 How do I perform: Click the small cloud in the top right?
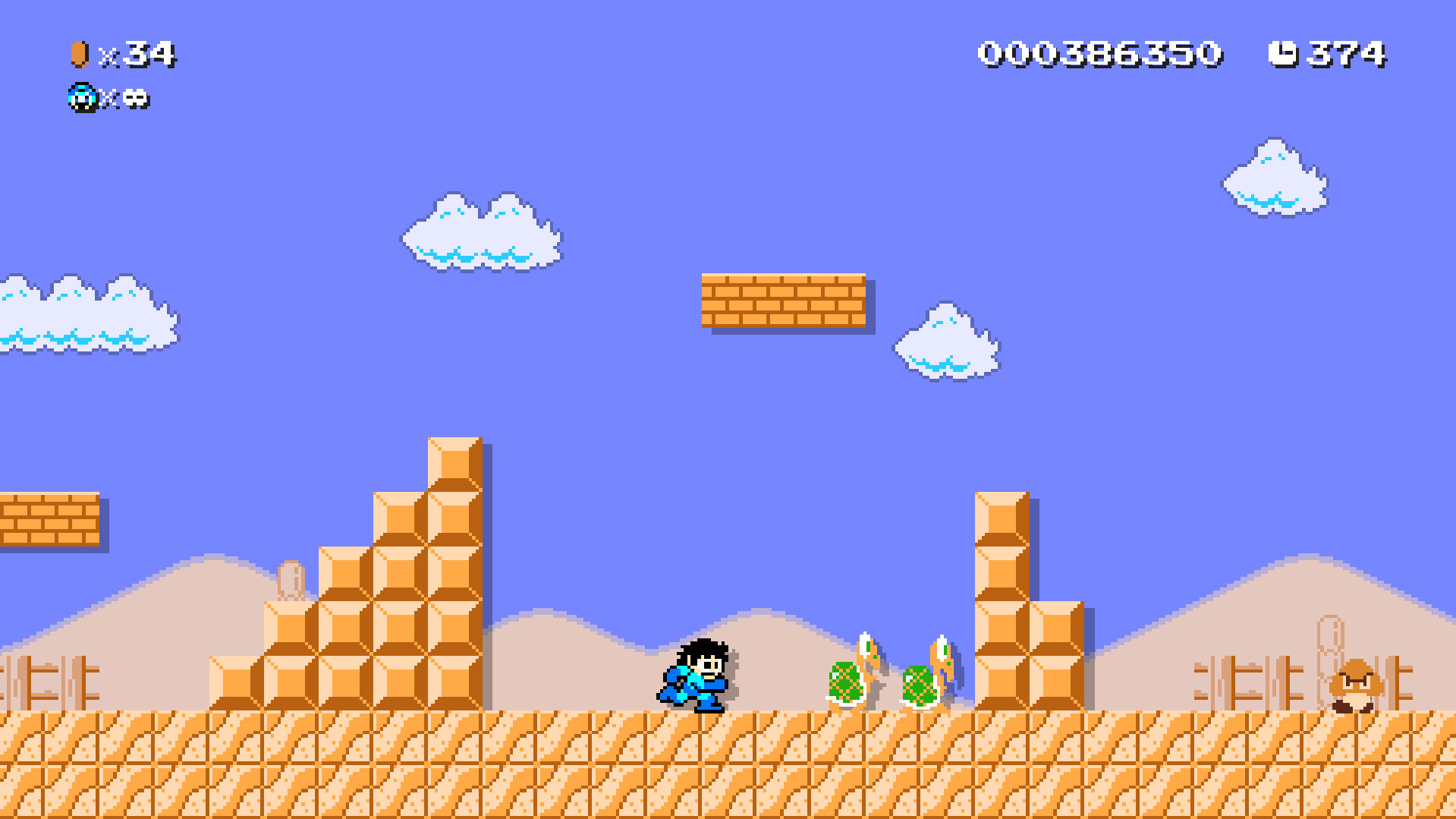pyautogui.click(x=1275, y=178)
